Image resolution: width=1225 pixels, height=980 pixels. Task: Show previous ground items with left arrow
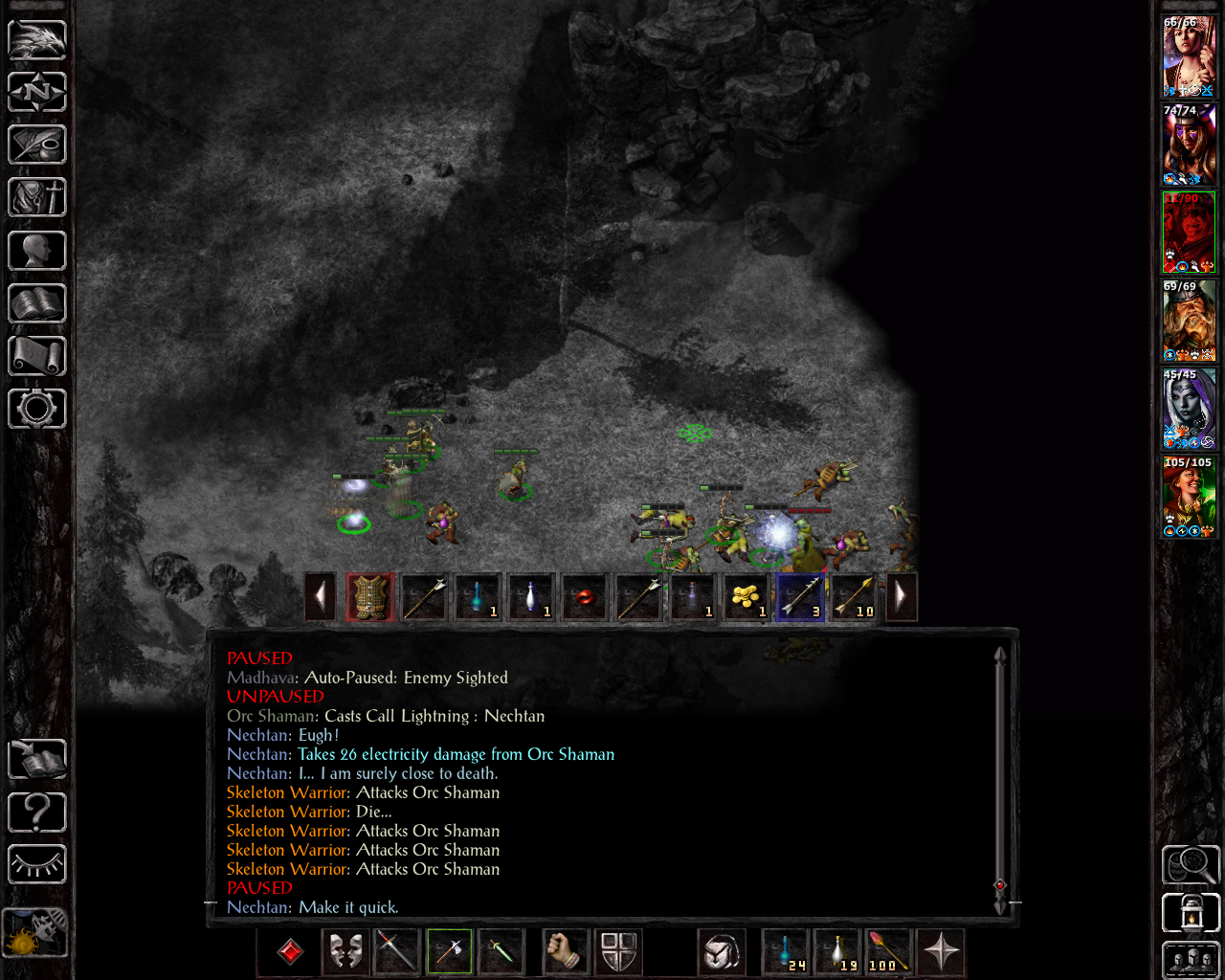[x=321, y=597]
